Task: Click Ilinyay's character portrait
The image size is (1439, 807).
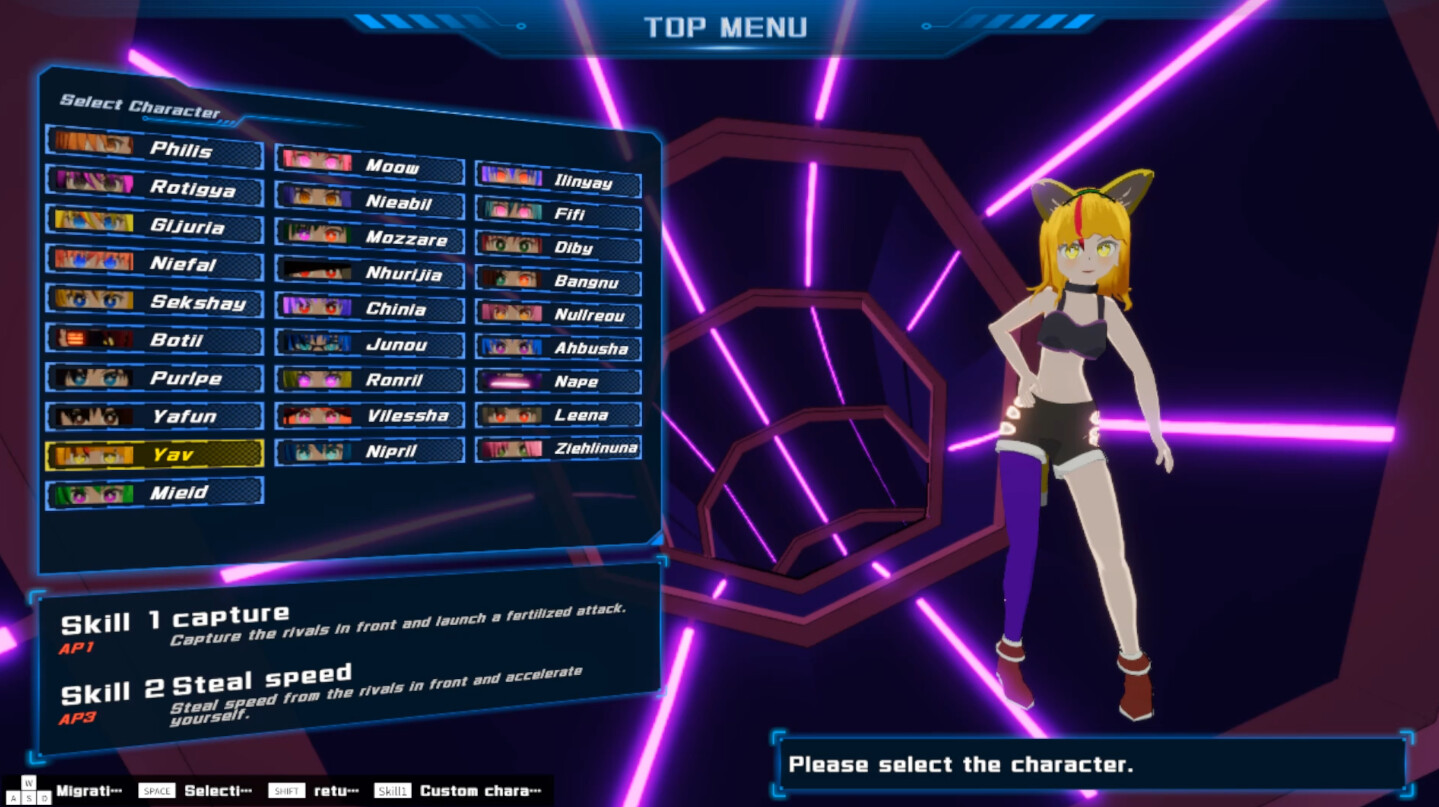Action: click(510, 177)
